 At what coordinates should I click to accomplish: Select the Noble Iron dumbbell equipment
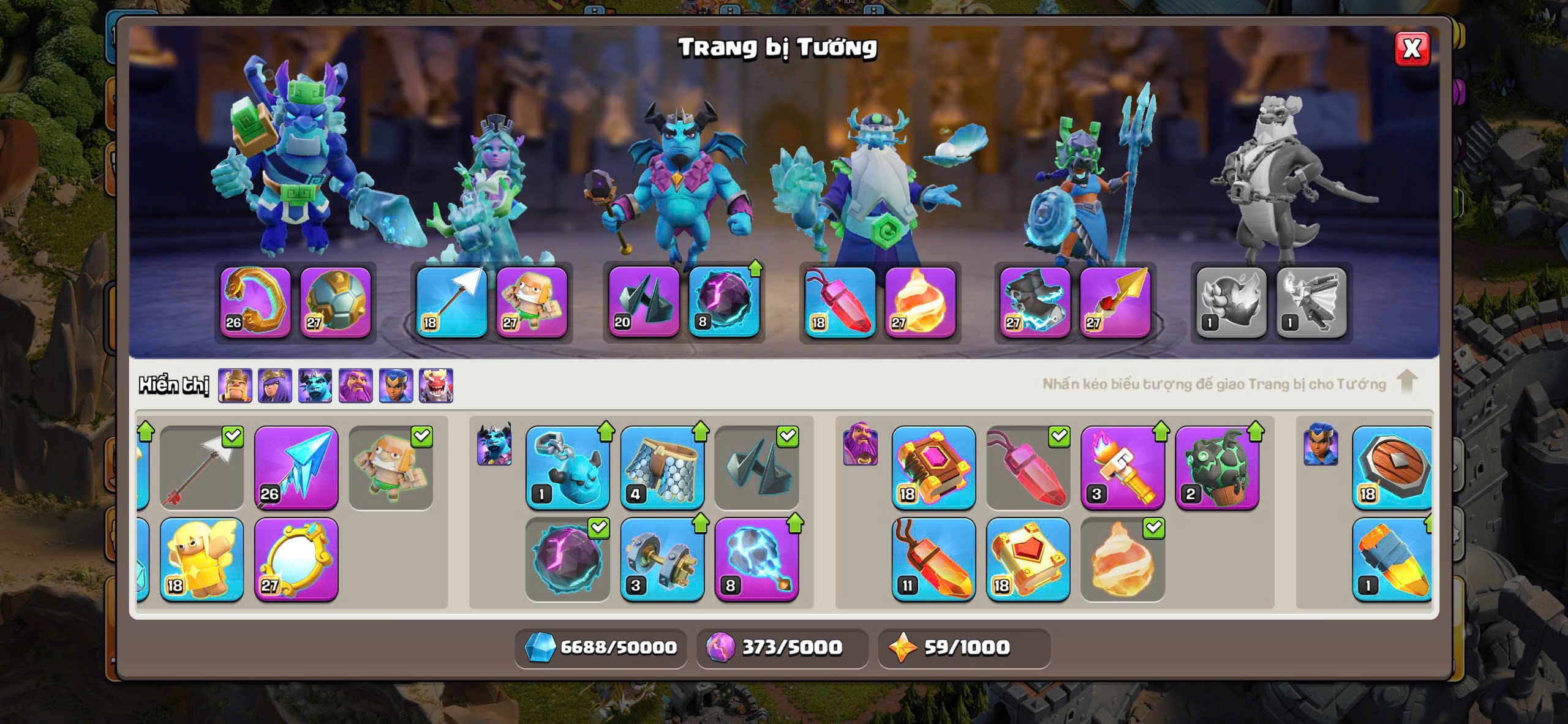[662, 560]
